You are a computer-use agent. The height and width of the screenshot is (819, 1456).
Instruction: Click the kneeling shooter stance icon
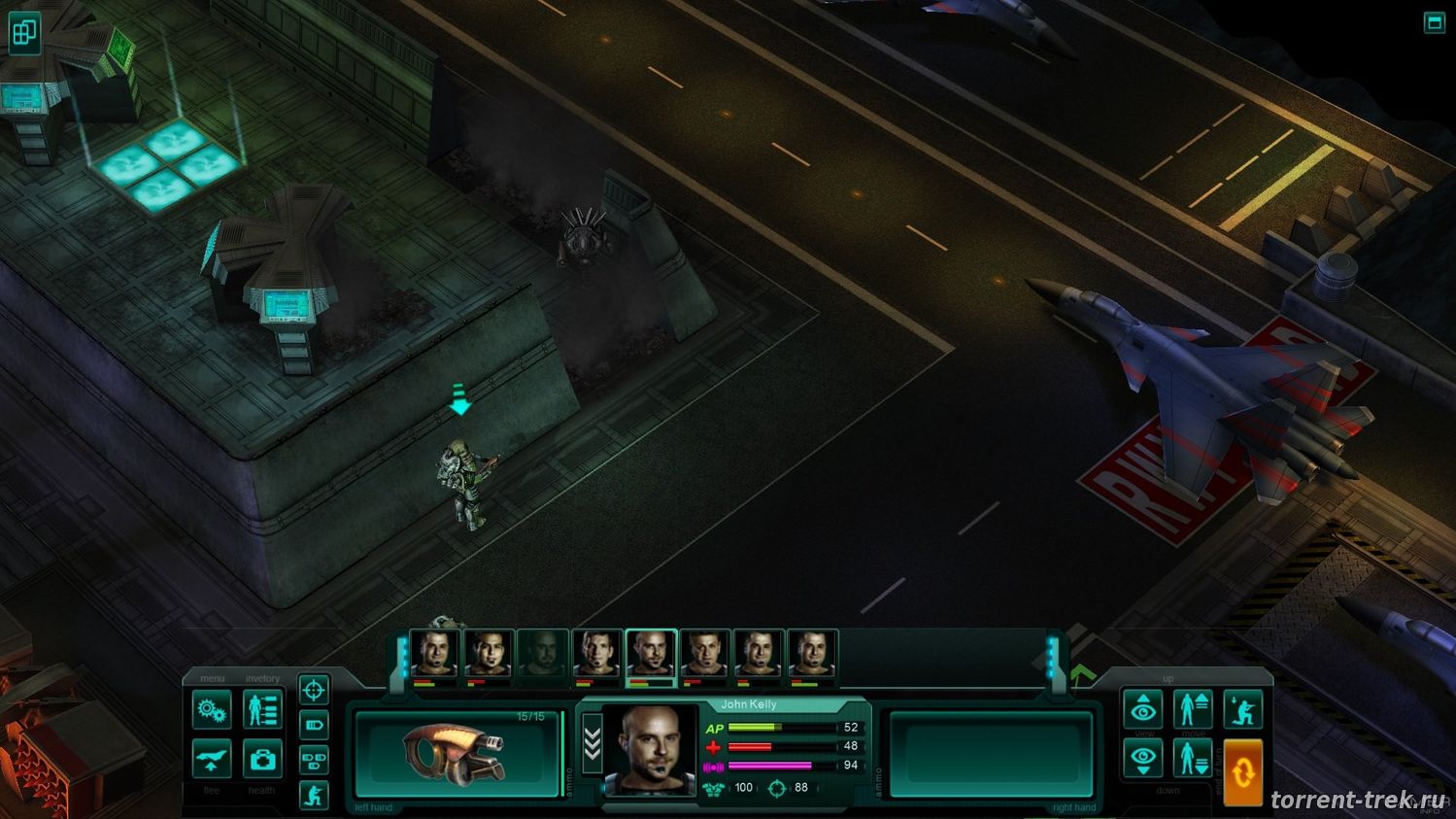[x=313, y=796]
